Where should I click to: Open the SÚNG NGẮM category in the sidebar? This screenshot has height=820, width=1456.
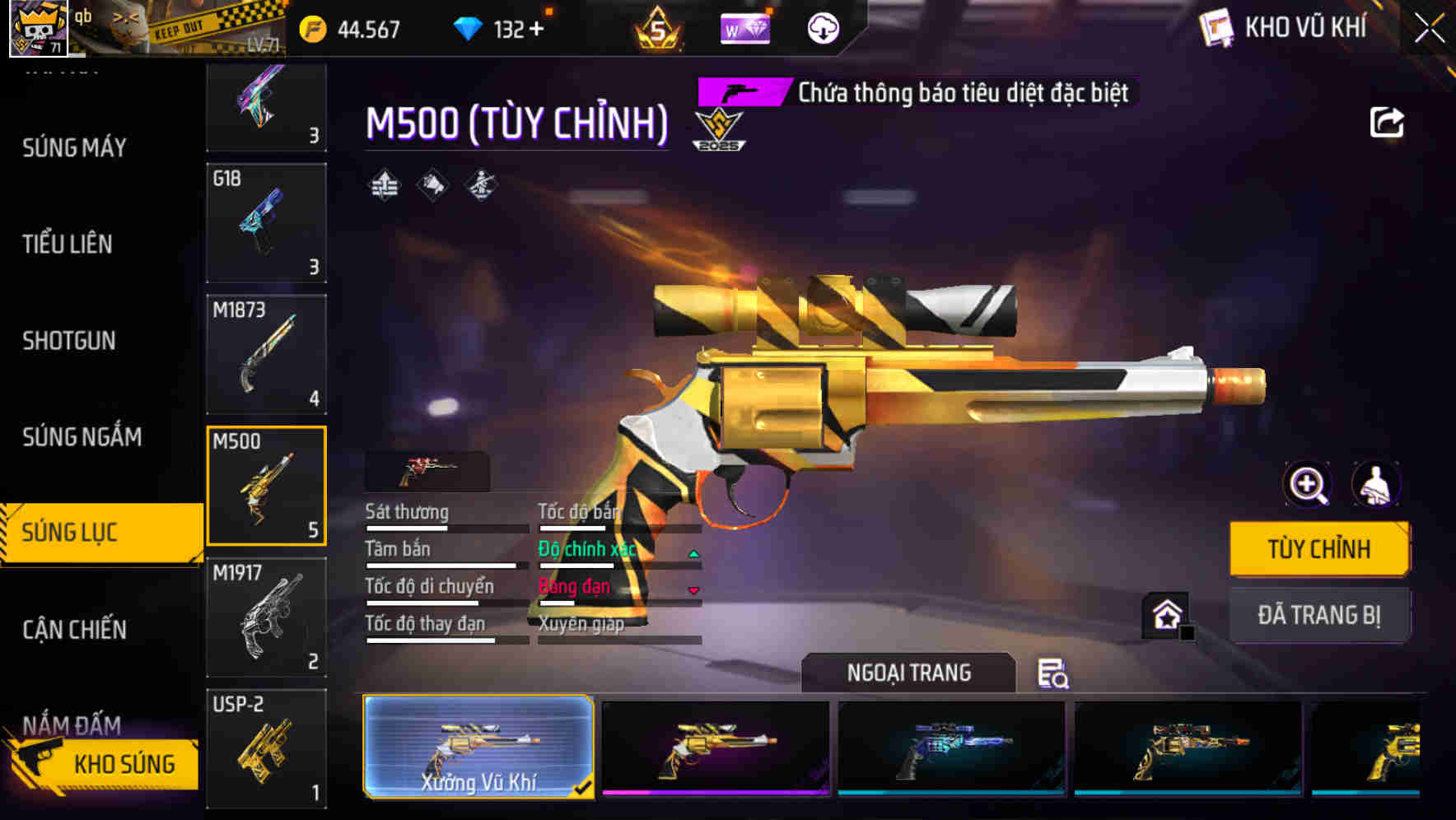coord(81,437)
